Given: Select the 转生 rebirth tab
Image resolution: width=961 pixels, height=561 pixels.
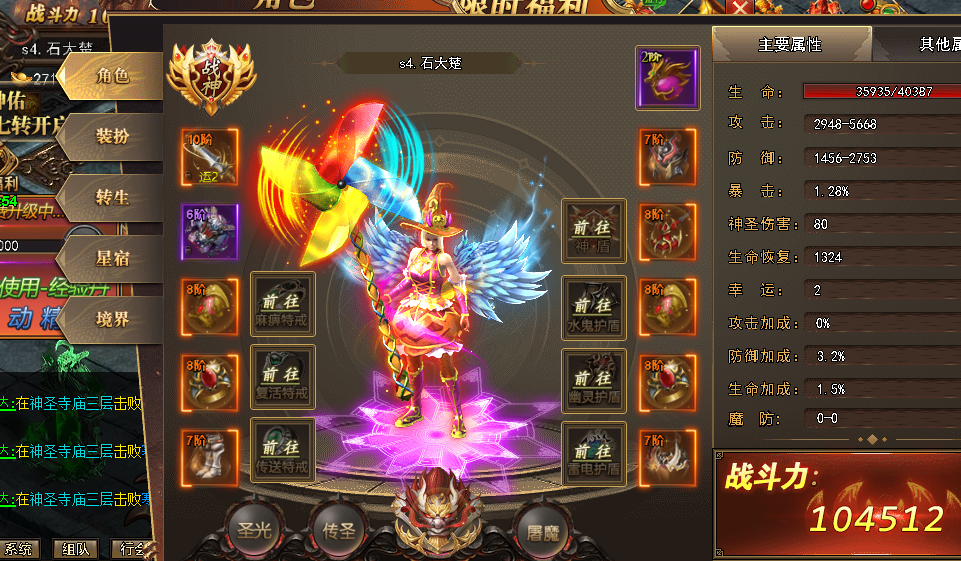Looking at the screenshot, I should pyautogui.click(x=112, y=198).
